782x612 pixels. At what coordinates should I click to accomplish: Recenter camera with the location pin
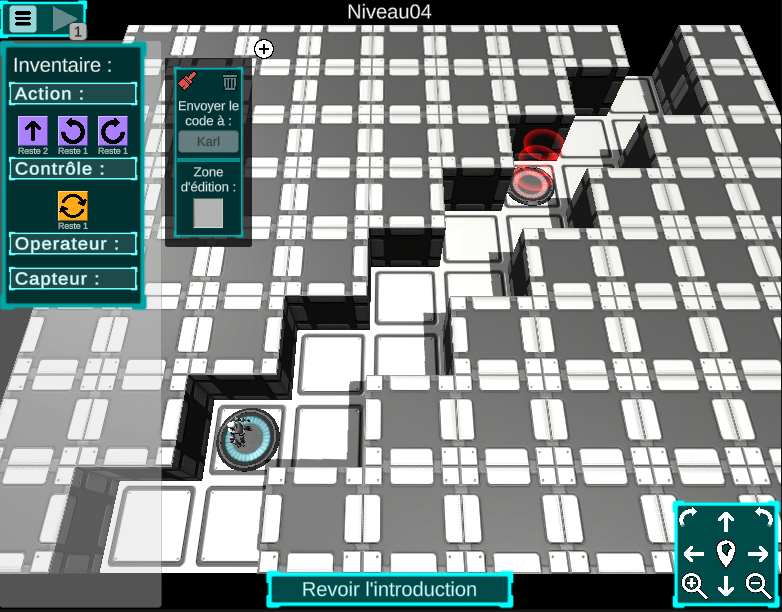click(x=726, y=553)
